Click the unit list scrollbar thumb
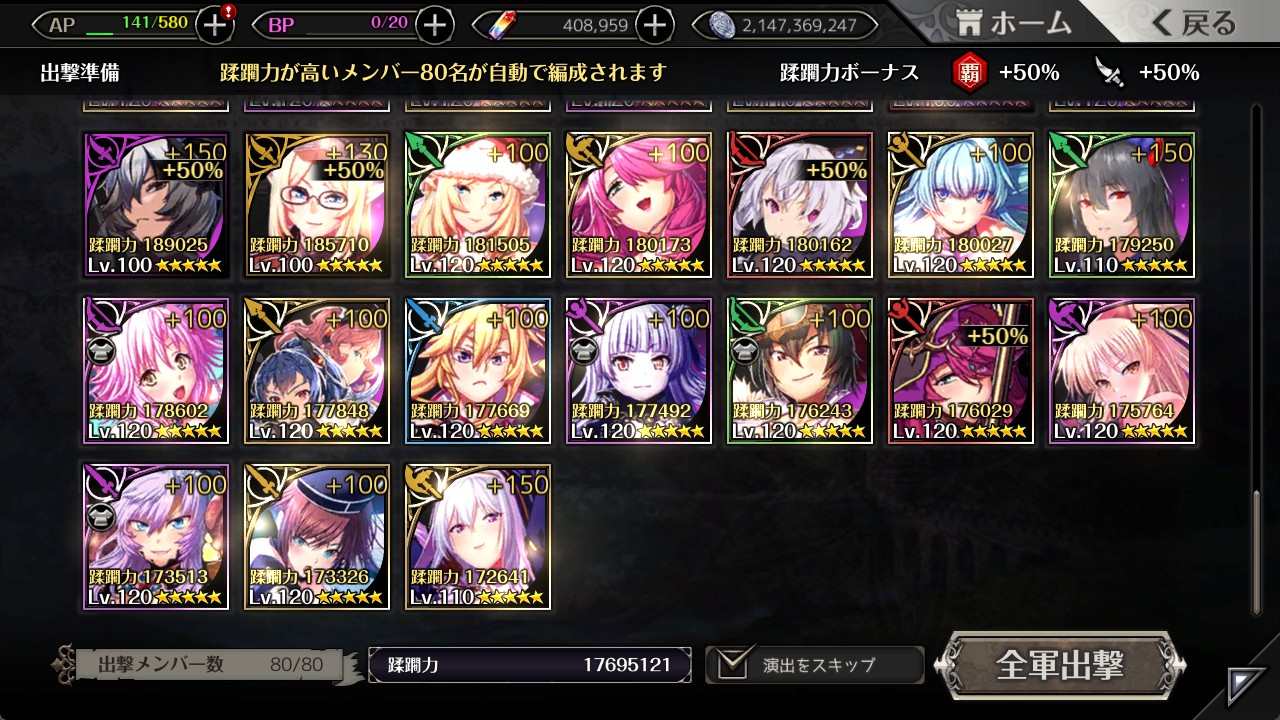 [1257, 550]
